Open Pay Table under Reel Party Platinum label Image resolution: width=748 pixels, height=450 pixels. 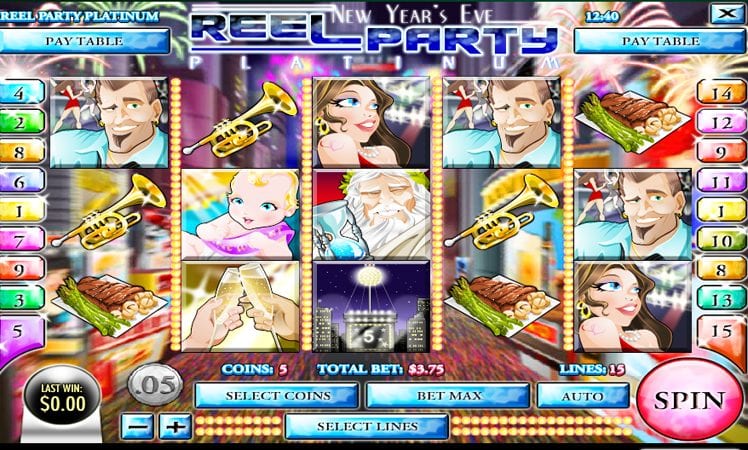85,41
